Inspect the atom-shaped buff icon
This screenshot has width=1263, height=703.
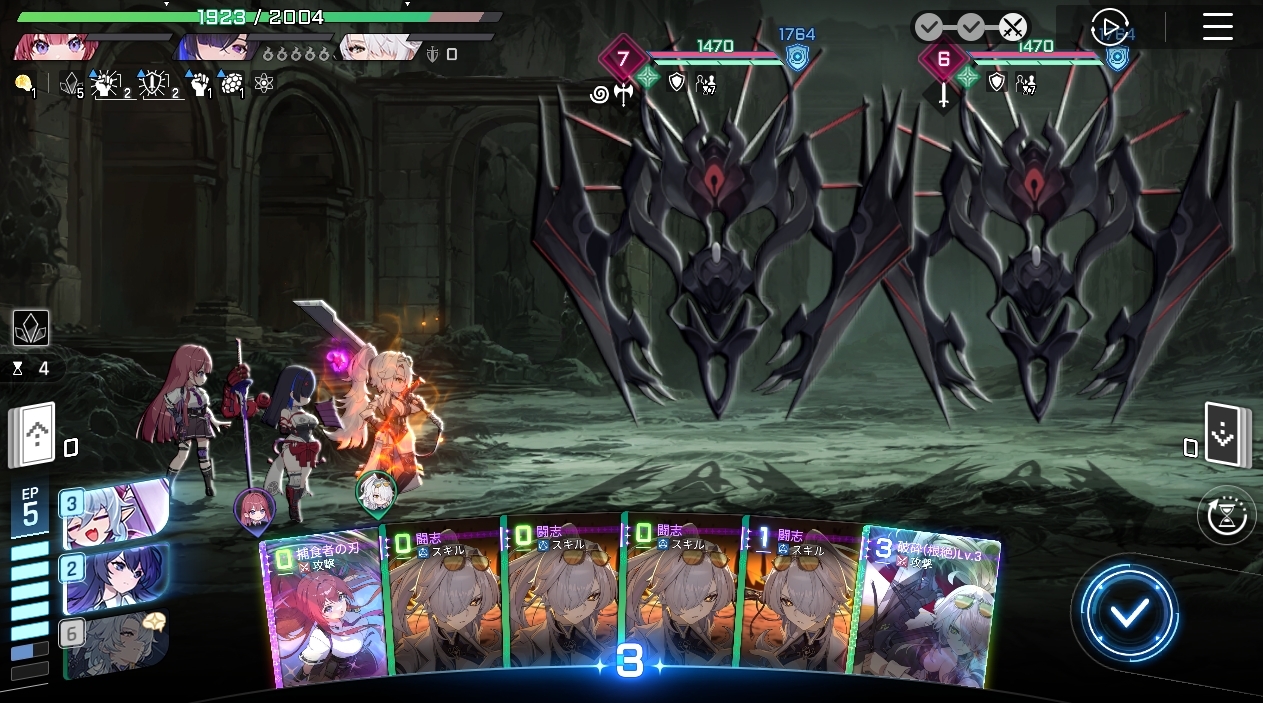point(264,85)
